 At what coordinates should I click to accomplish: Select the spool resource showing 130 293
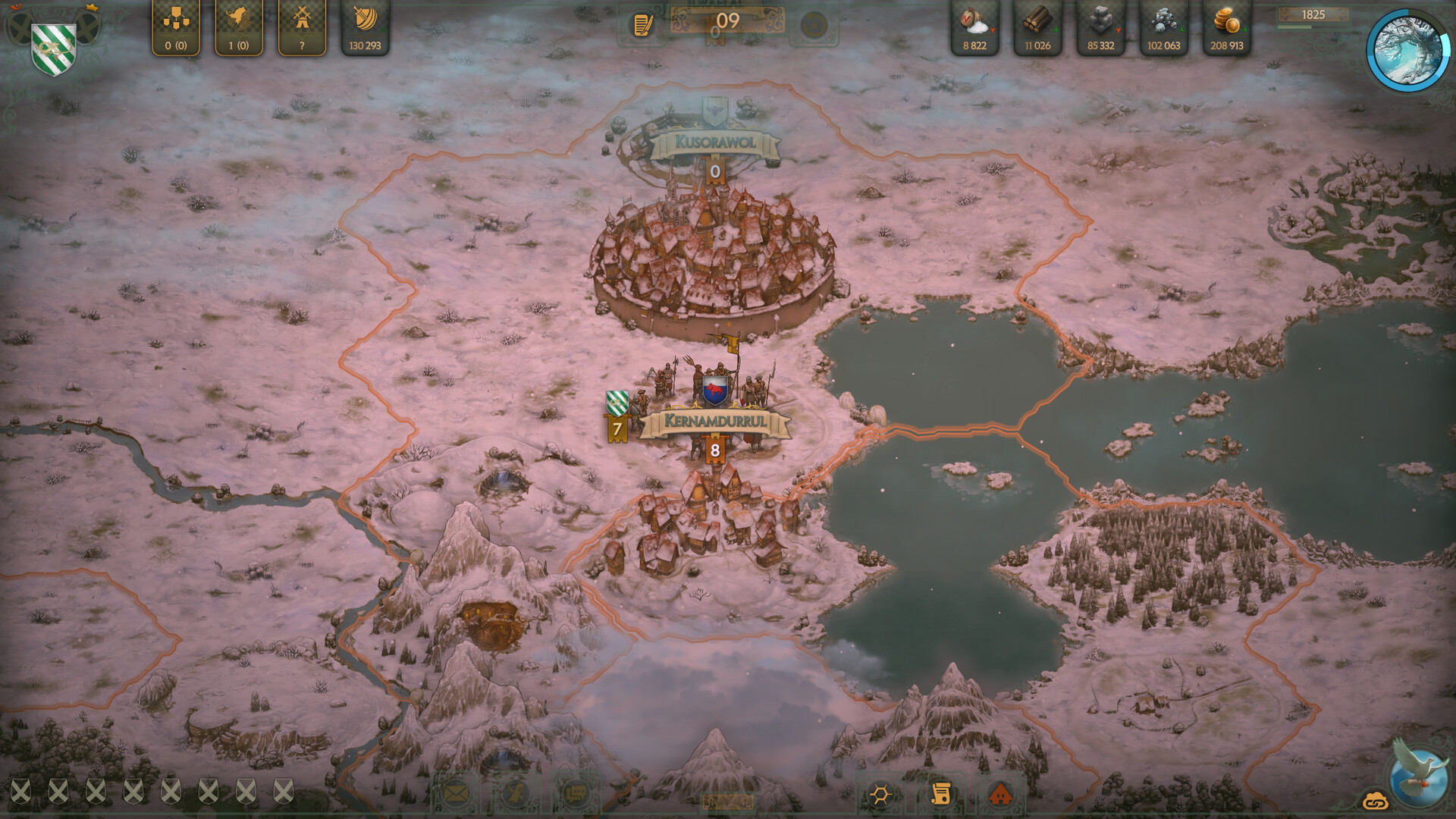click(365, 23)
